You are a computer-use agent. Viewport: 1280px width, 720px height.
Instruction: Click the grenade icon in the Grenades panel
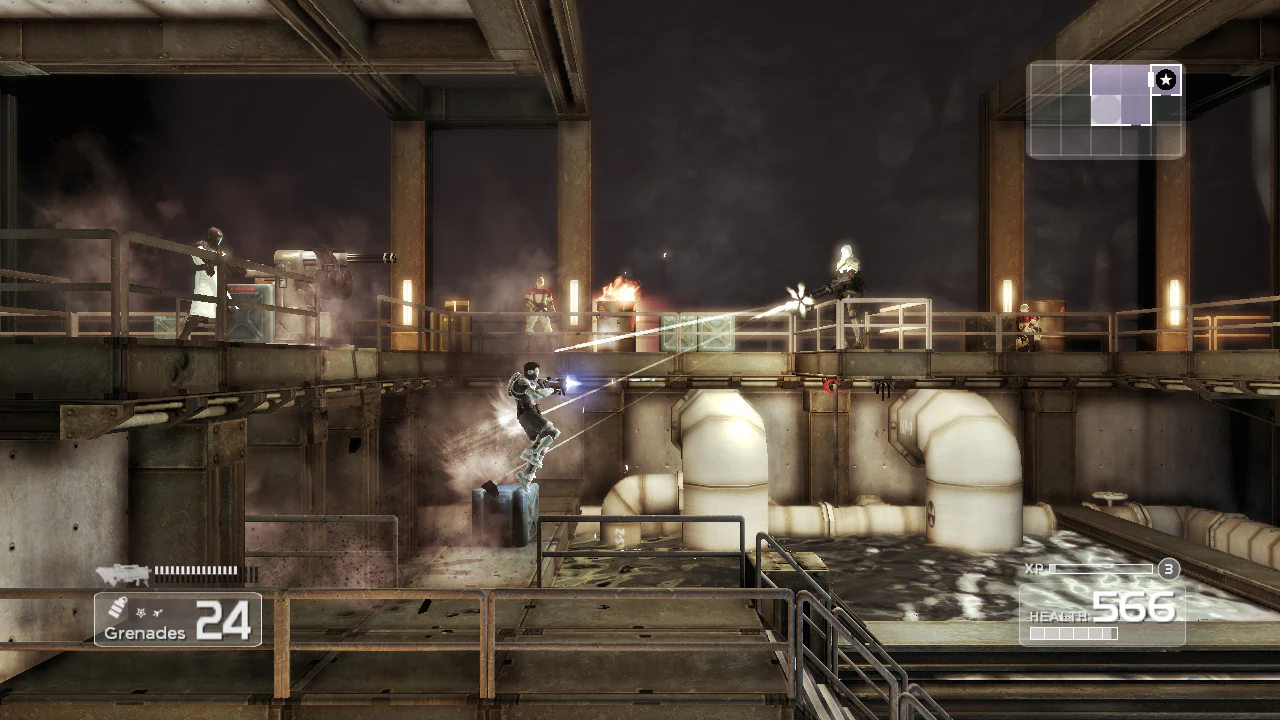[117, 608]
